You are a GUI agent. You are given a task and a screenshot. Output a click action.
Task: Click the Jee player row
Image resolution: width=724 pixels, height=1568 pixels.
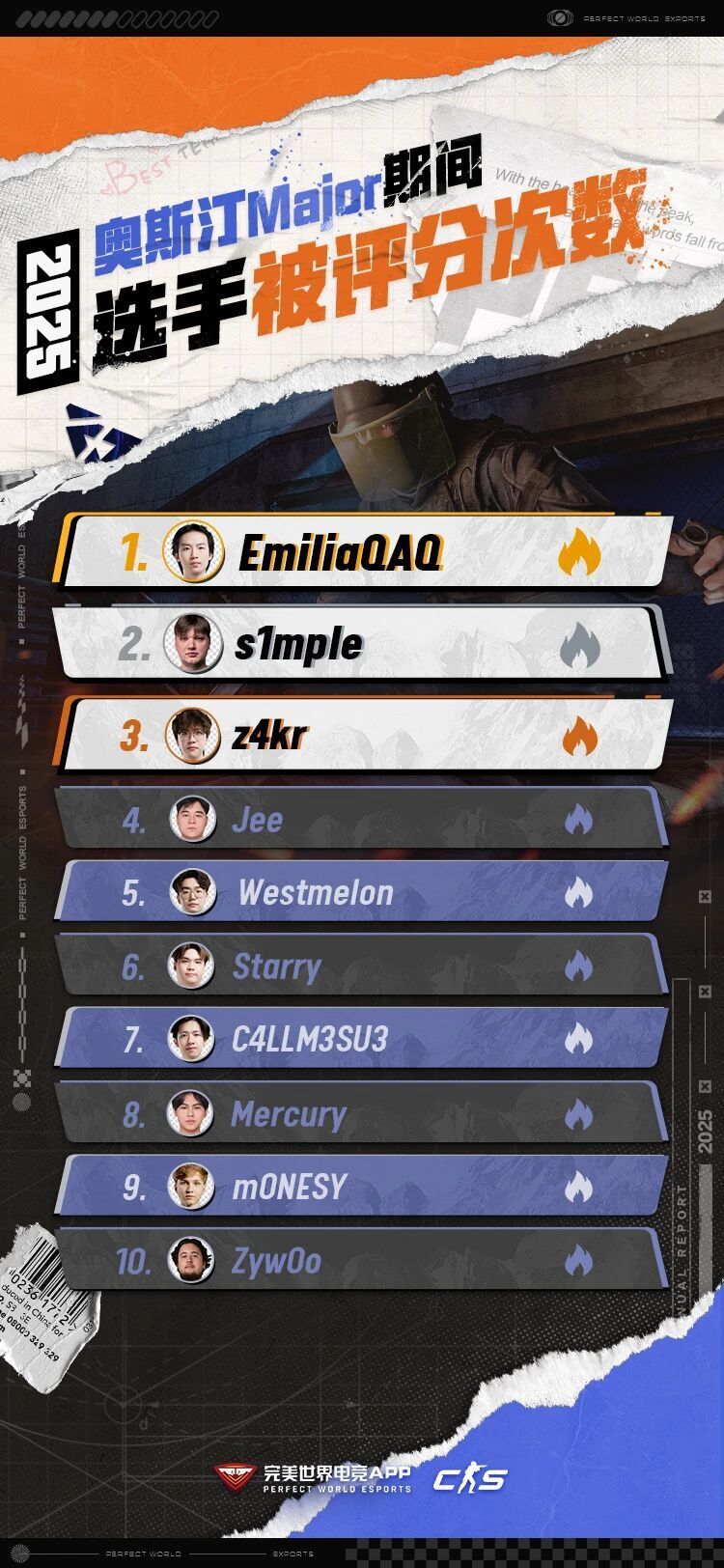pyautogui.click(x=362, y=820)
